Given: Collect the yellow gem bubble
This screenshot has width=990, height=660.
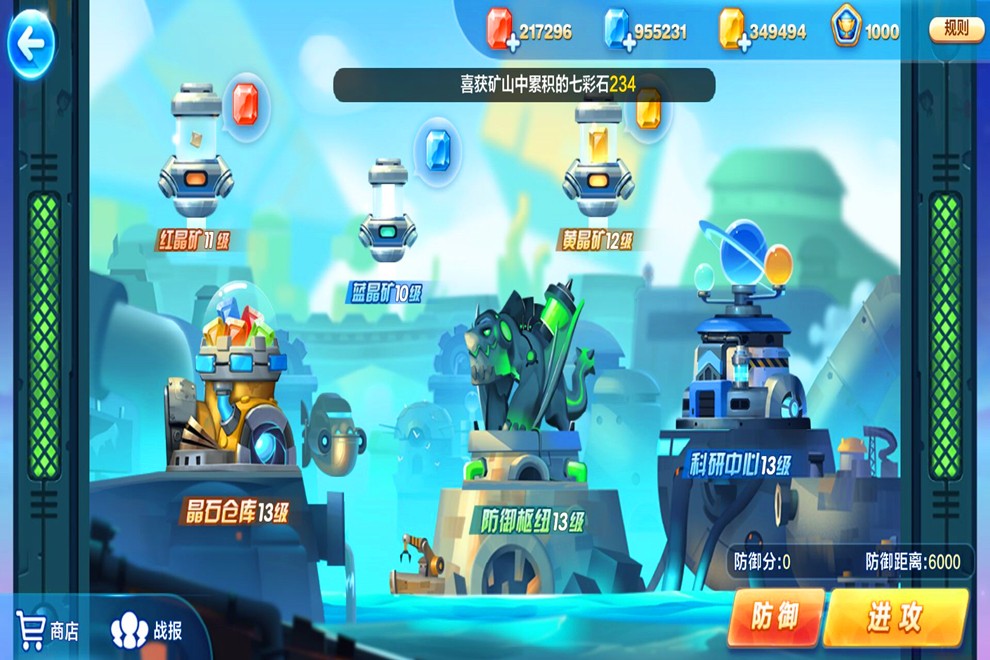Looking at the screenshot, I should (x=648, y=109).
